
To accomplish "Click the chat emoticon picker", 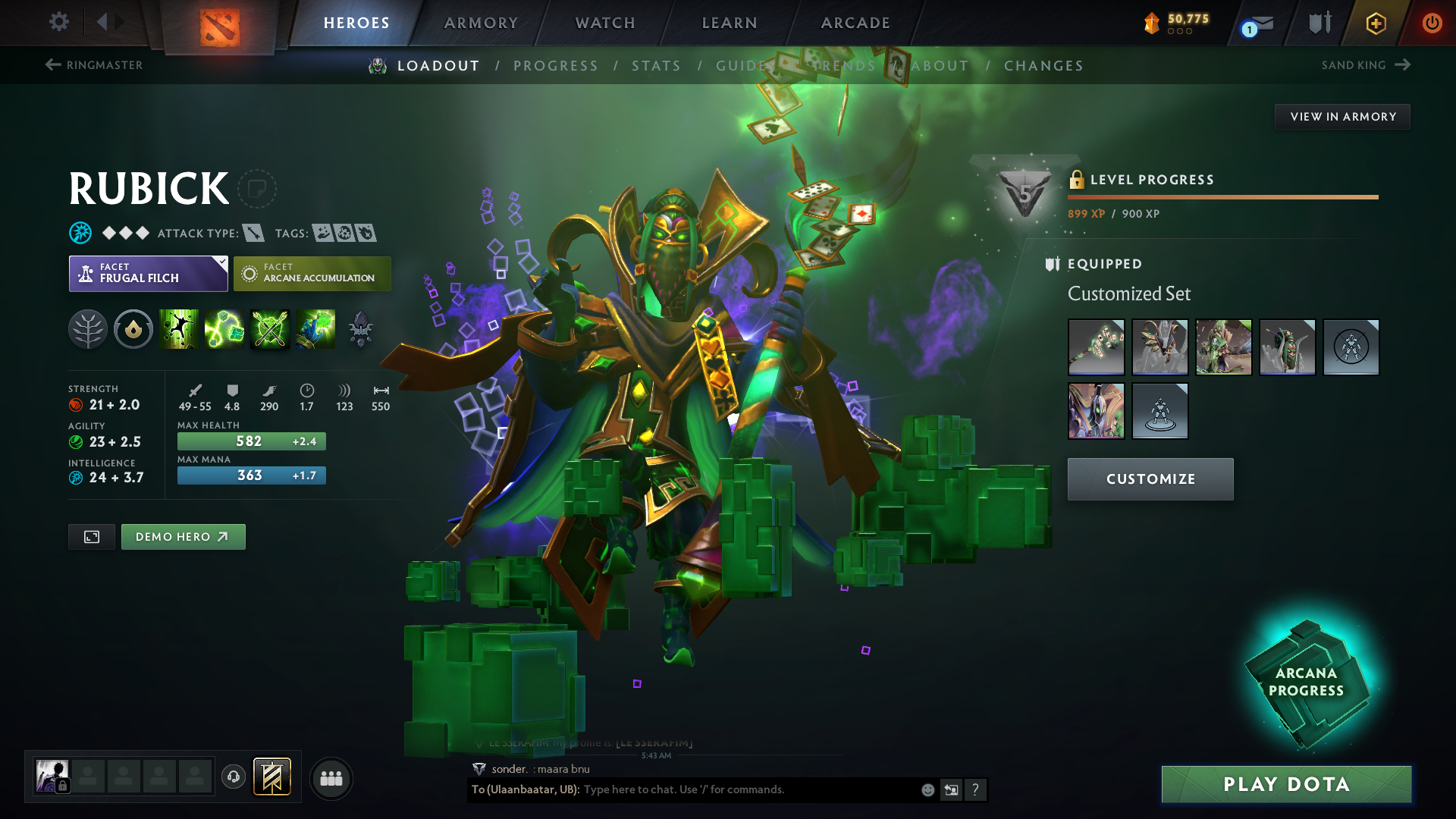I will [927, 789].
